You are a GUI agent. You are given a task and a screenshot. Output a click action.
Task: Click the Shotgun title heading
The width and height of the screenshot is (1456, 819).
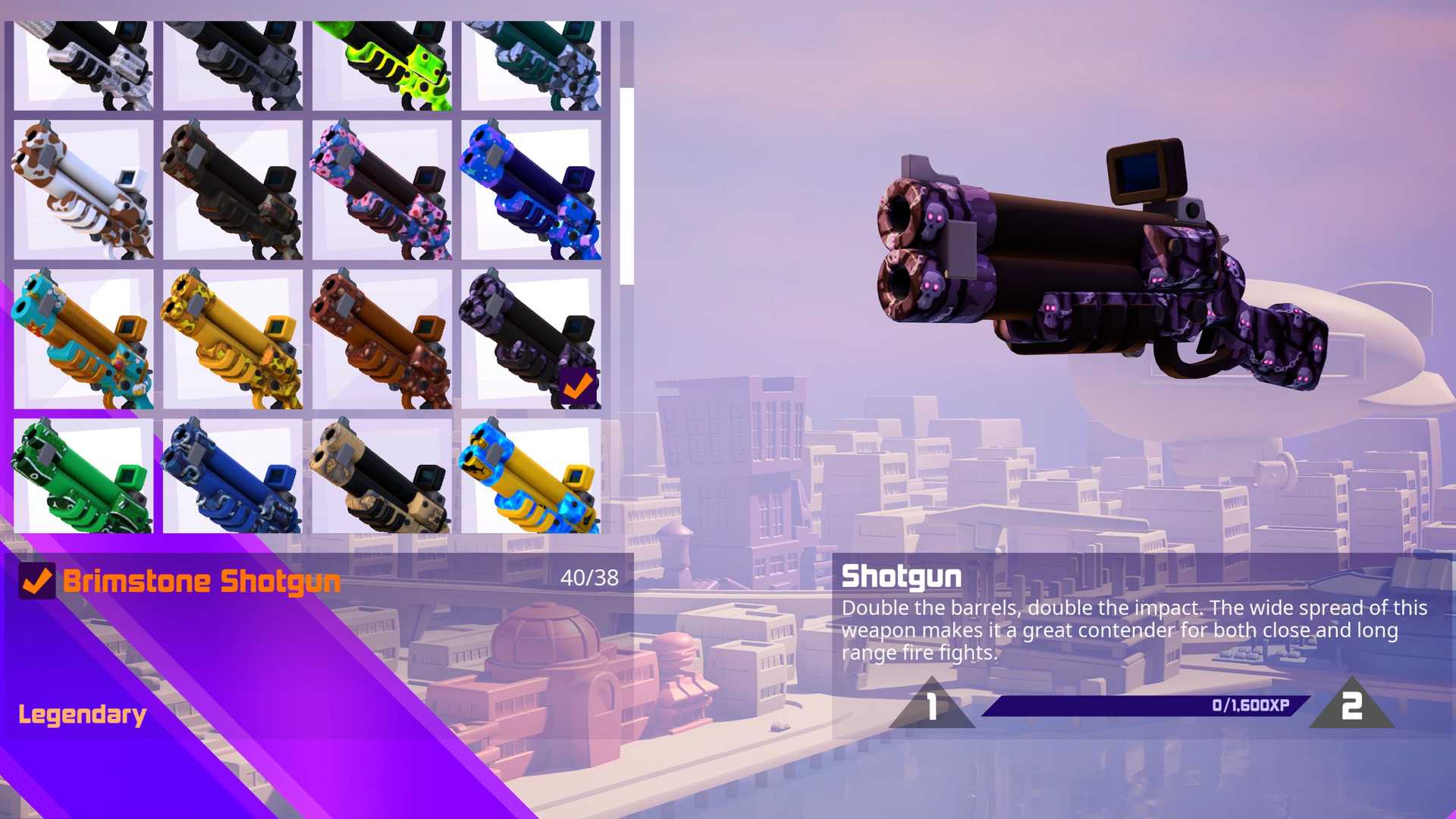902,576
